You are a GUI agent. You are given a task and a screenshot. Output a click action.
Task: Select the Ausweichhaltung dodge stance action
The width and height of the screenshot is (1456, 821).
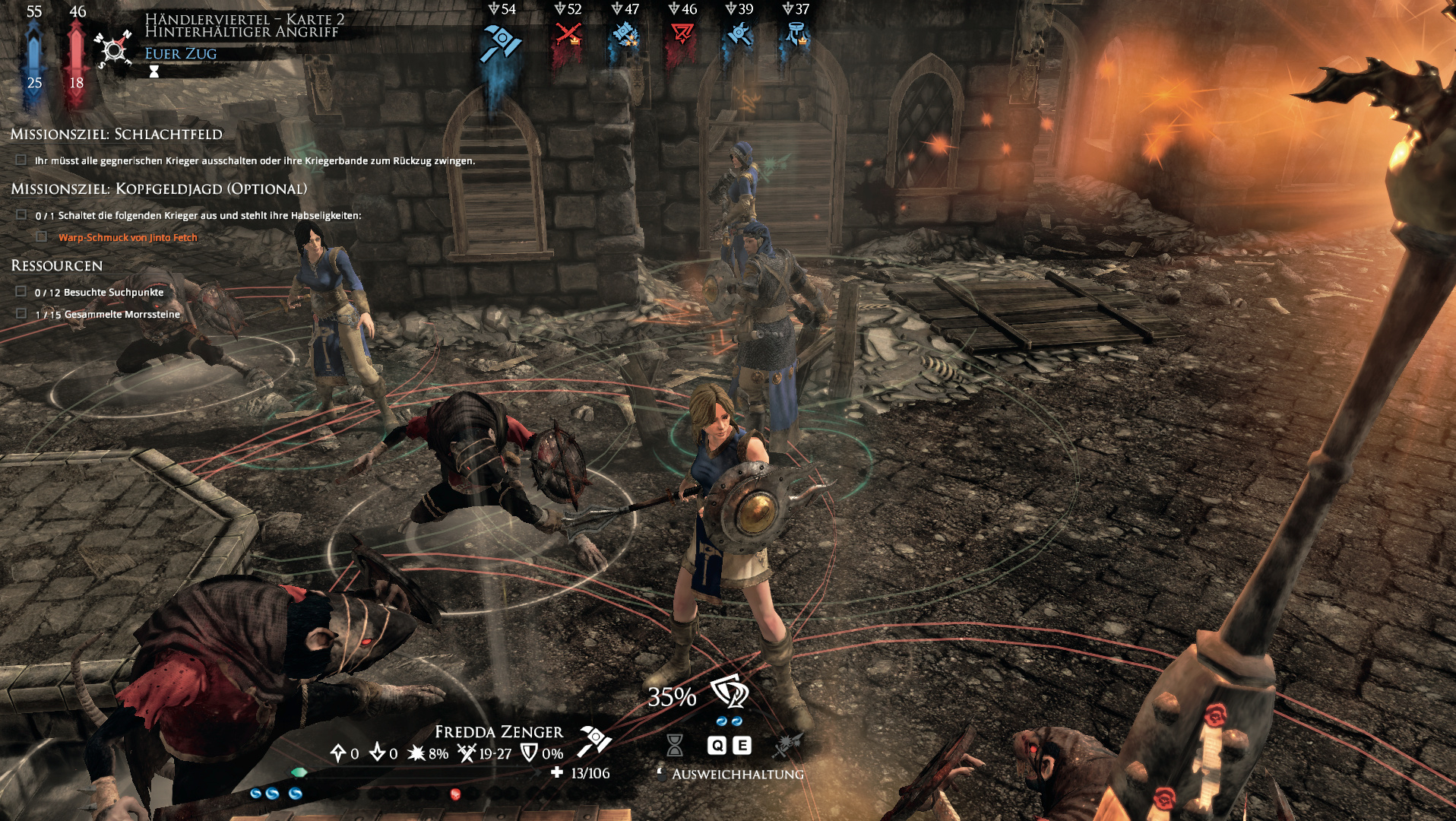(x=730, y=693)
